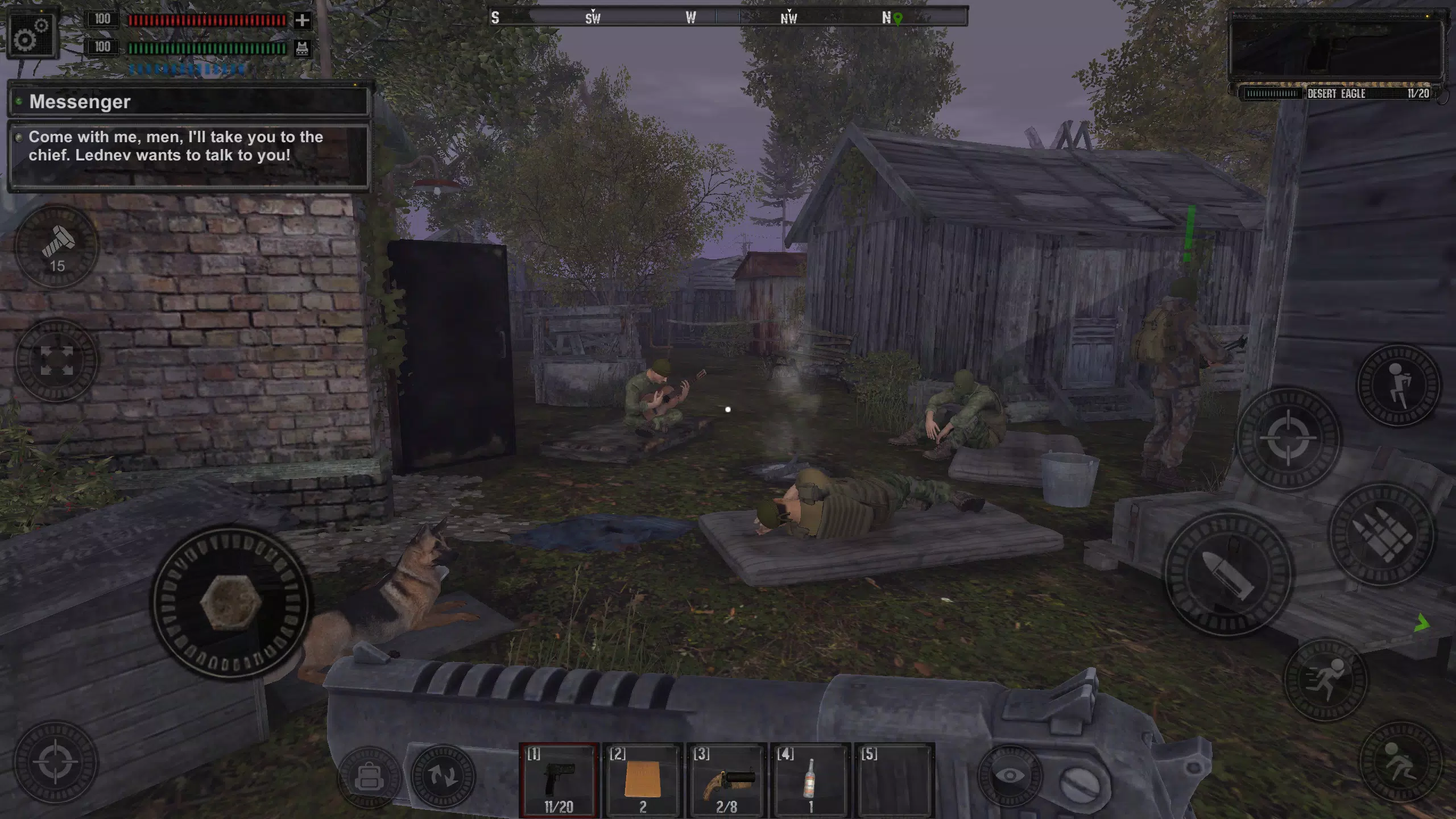Select the hammer tool showing 15
Screen dimensions: 1456x819
point(56,247)
